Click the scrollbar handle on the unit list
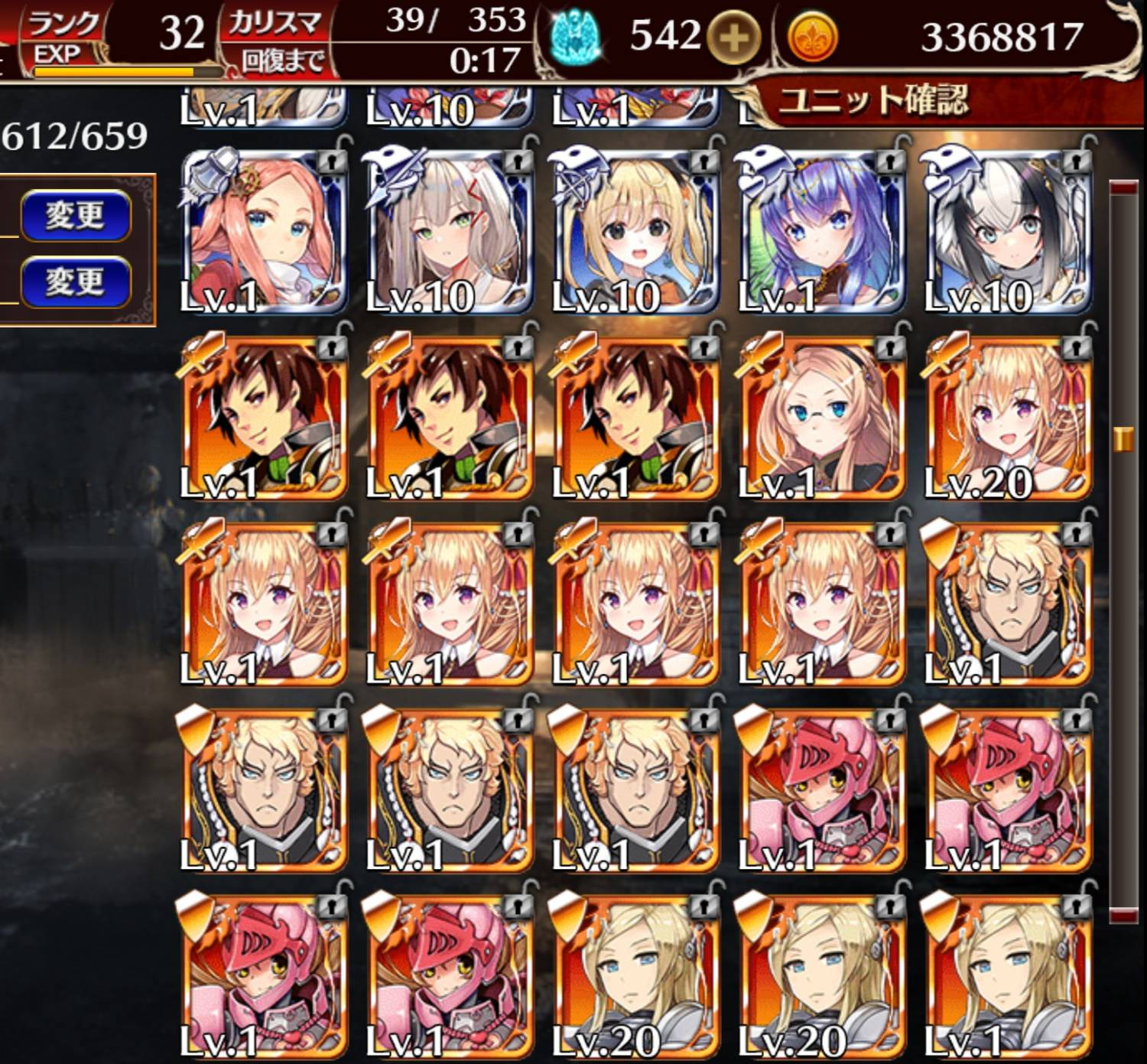 pyautogui.click(x=1123, y=439)
